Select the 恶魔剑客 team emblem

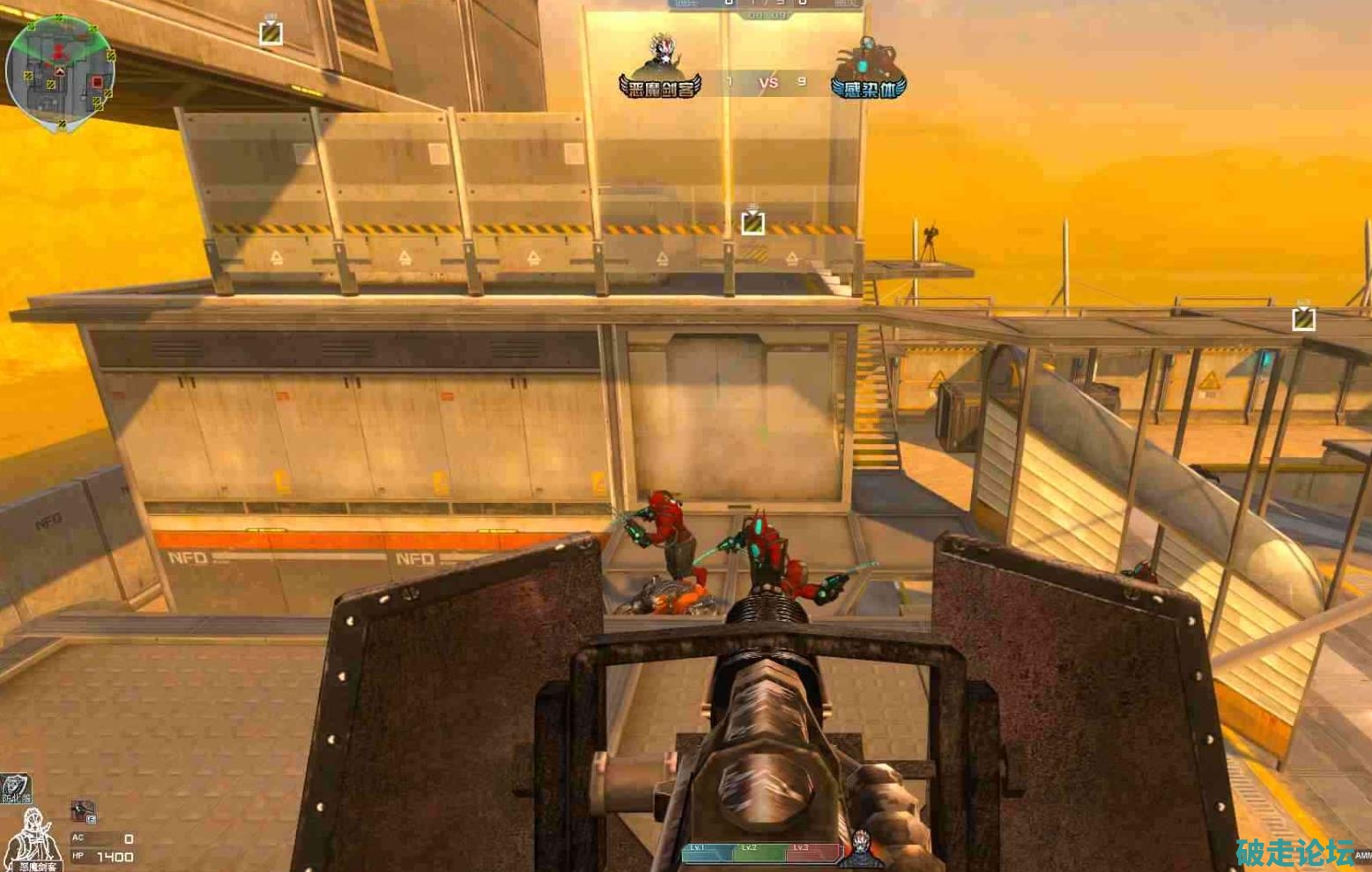click(x=660, y=67)
